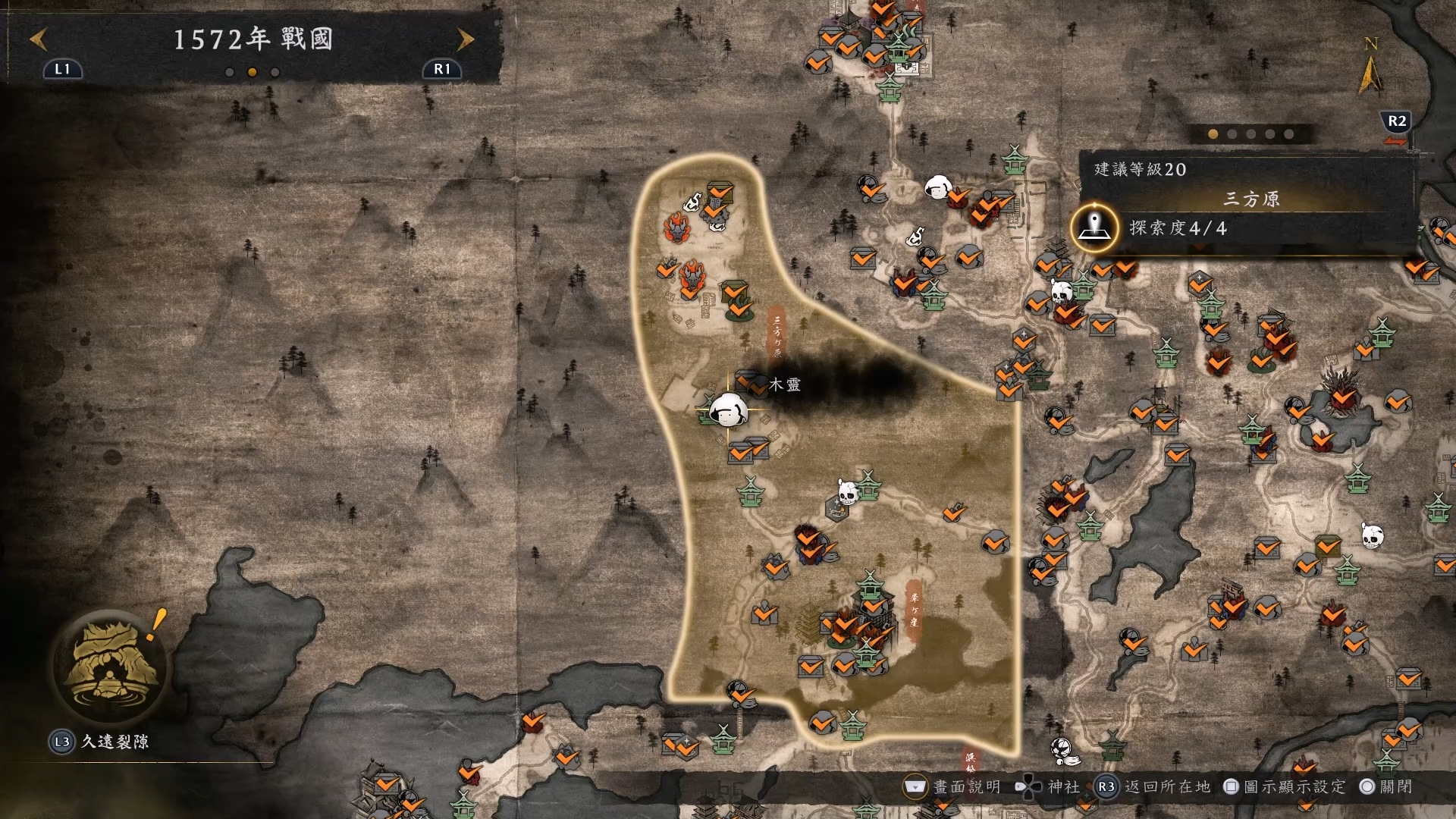
Task: Go to previous era with left arrow
Action: [x=39, y=39]
